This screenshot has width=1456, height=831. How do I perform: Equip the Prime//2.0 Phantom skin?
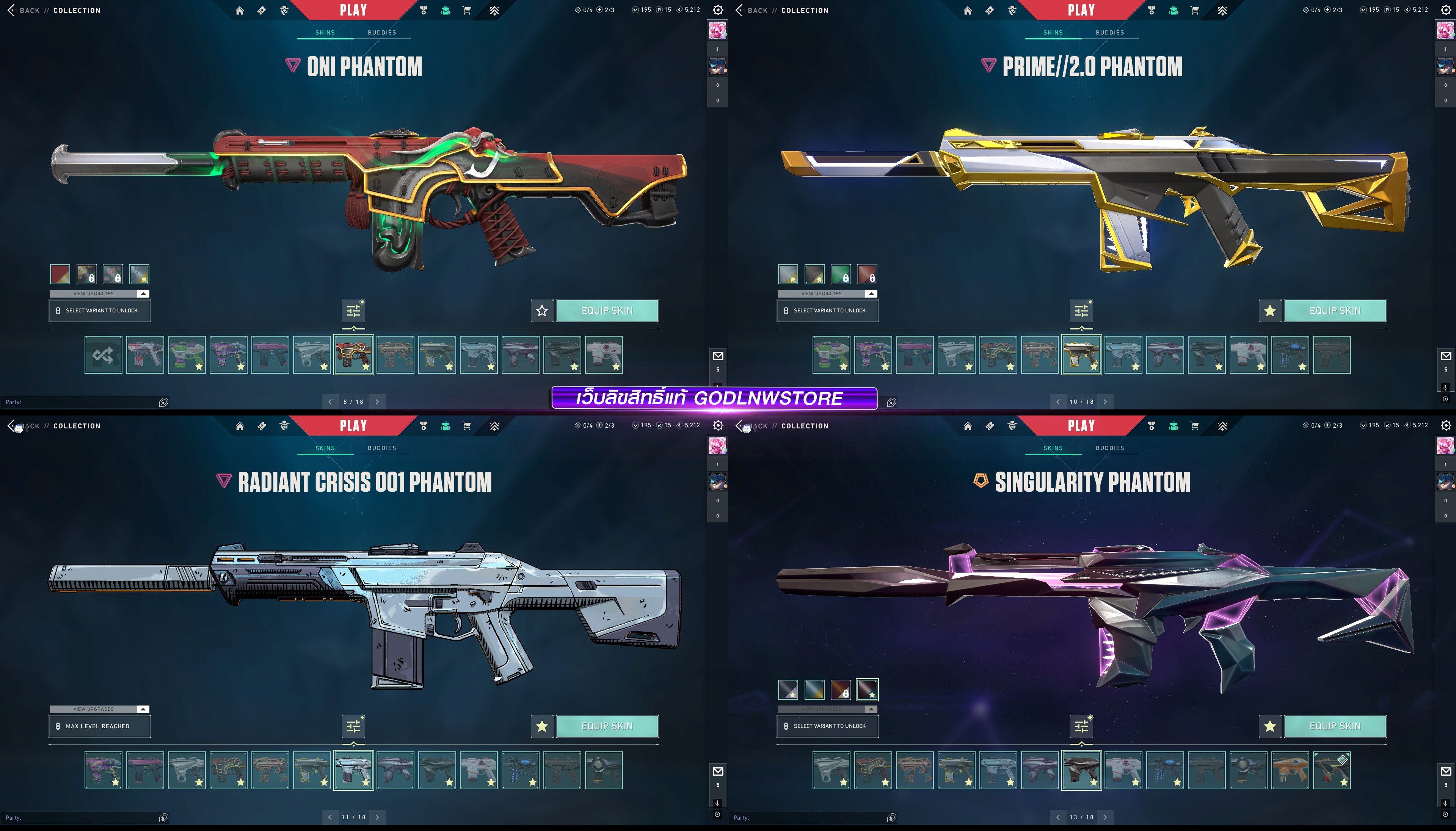[x=1334, y=310]
